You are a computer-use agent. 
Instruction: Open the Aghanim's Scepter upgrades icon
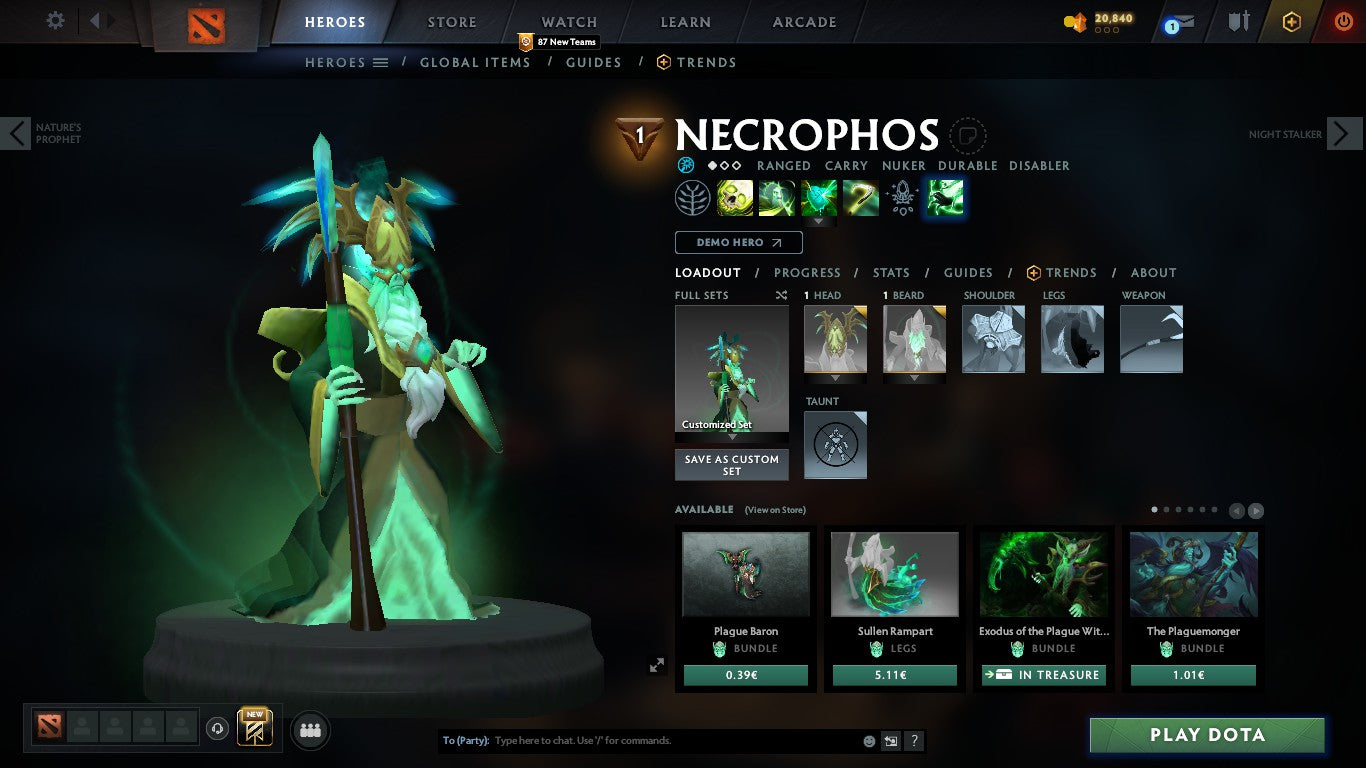pos(903,197)
